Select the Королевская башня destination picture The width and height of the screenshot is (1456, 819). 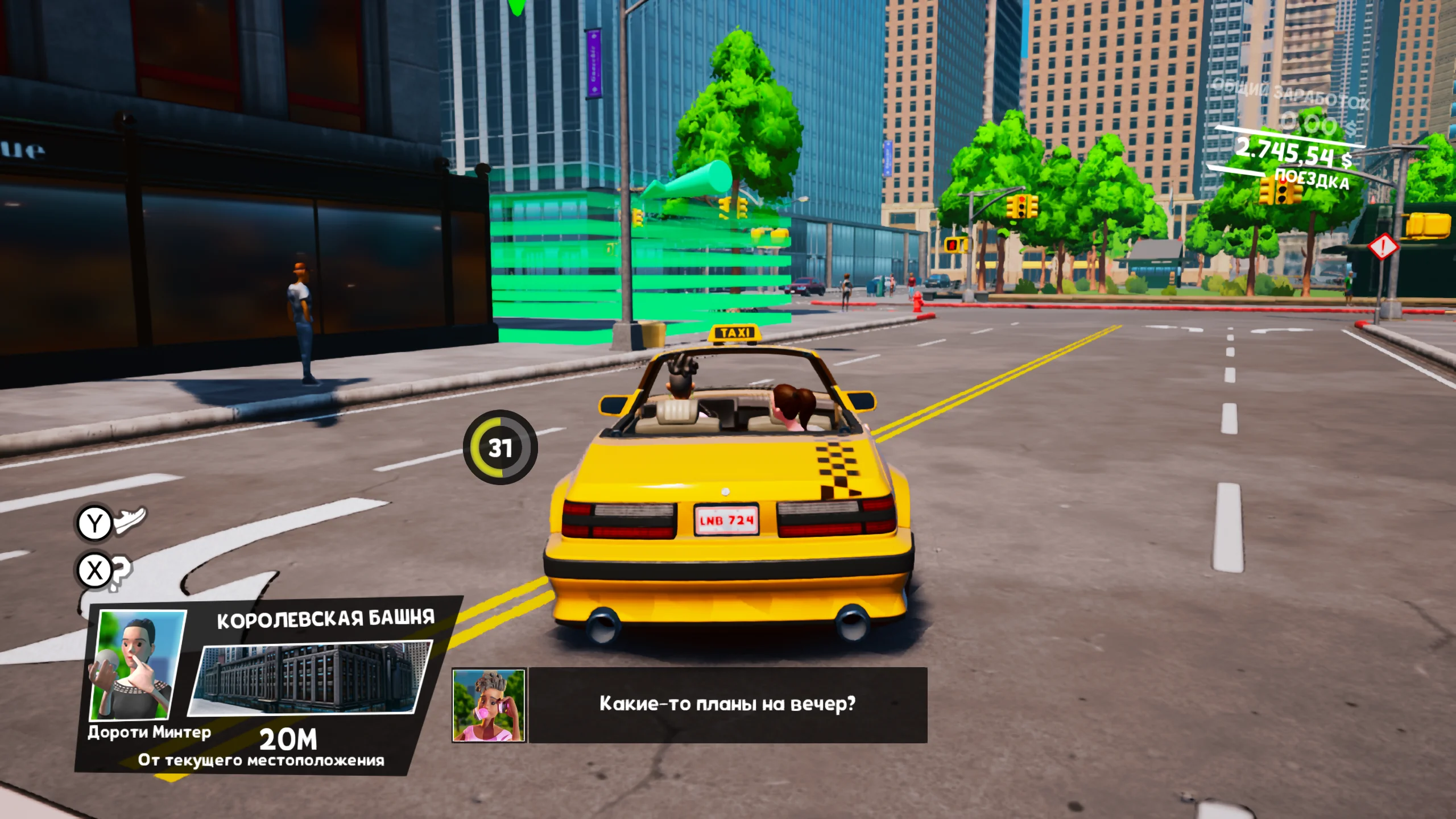tap(311, 677)
